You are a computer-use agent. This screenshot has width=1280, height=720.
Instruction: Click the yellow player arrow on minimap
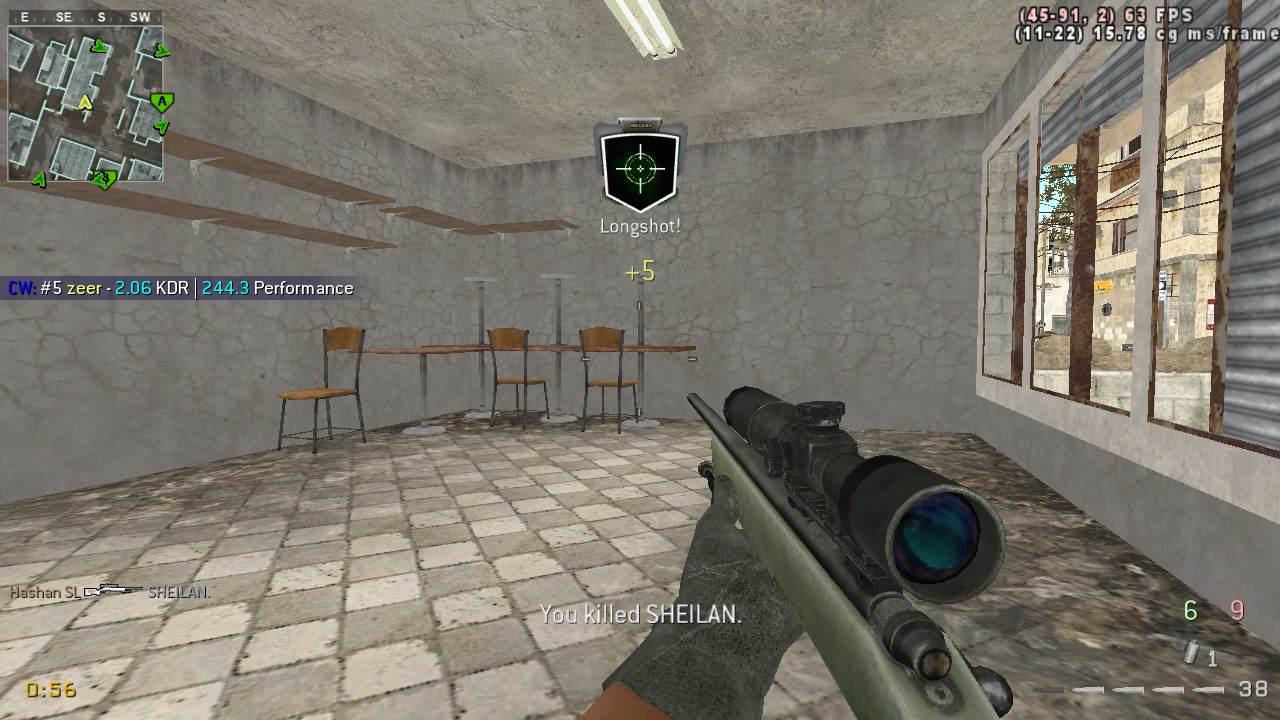tap(85, 102)
